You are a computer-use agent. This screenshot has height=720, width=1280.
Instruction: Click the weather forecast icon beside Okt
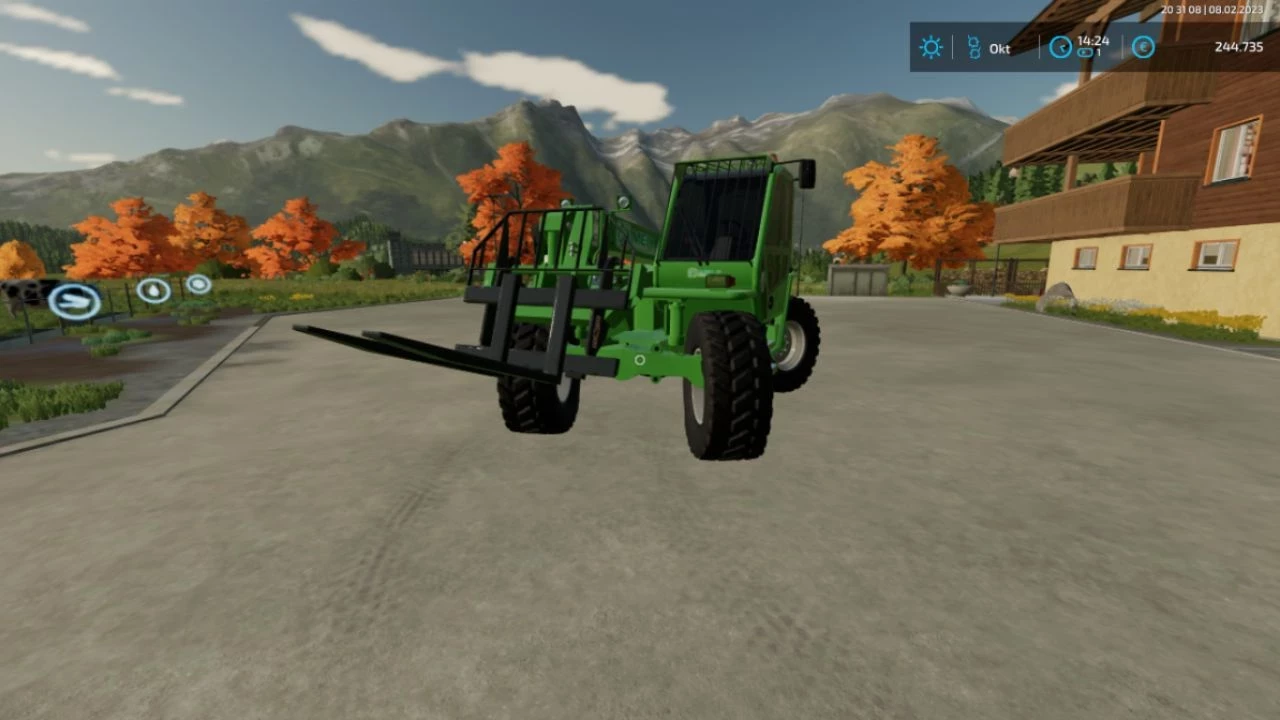point(973,47)
